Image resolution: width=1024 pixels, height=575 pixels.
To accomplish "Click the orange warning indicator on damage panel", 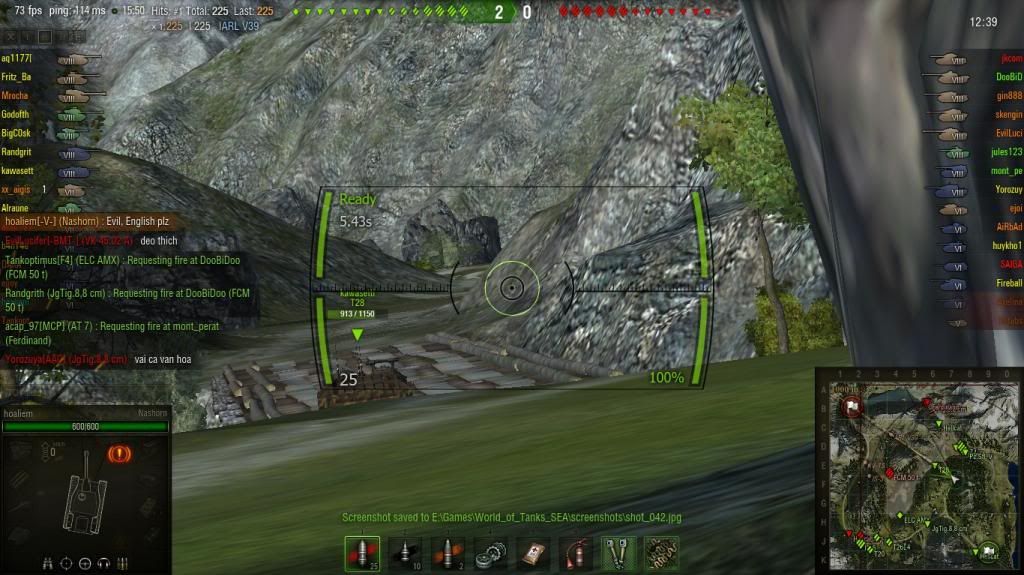I will (x=116, y=454).
